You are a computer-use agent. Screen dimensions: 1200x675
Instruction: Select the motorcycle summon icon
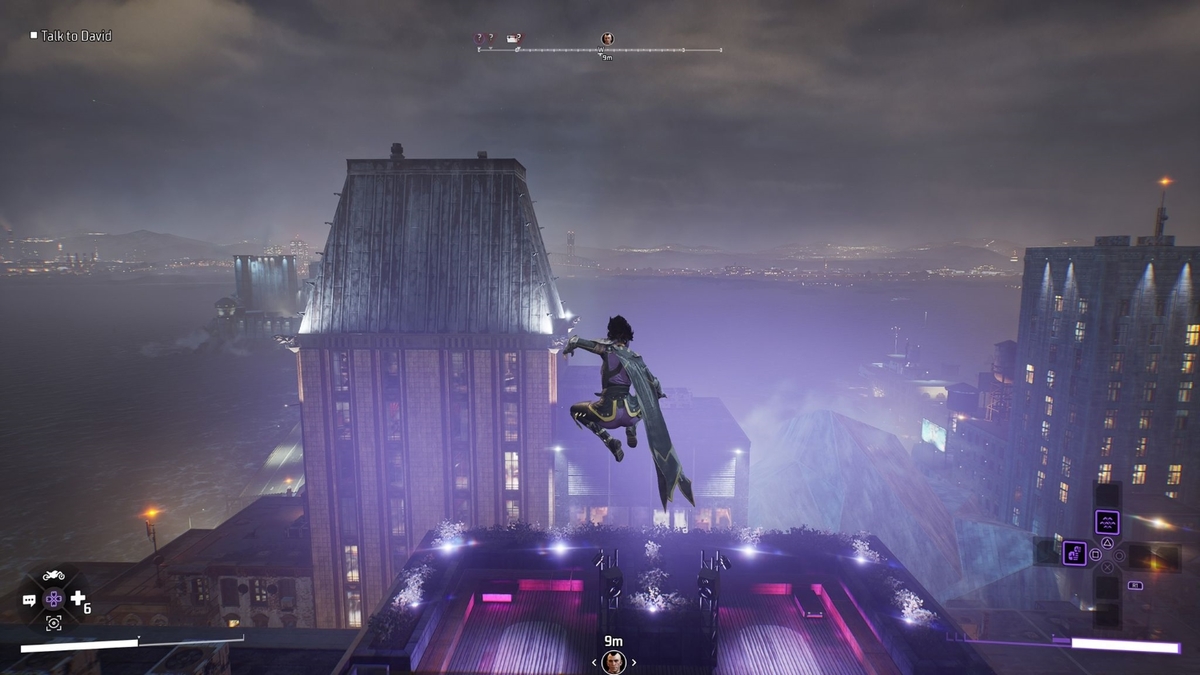(53, 576)
